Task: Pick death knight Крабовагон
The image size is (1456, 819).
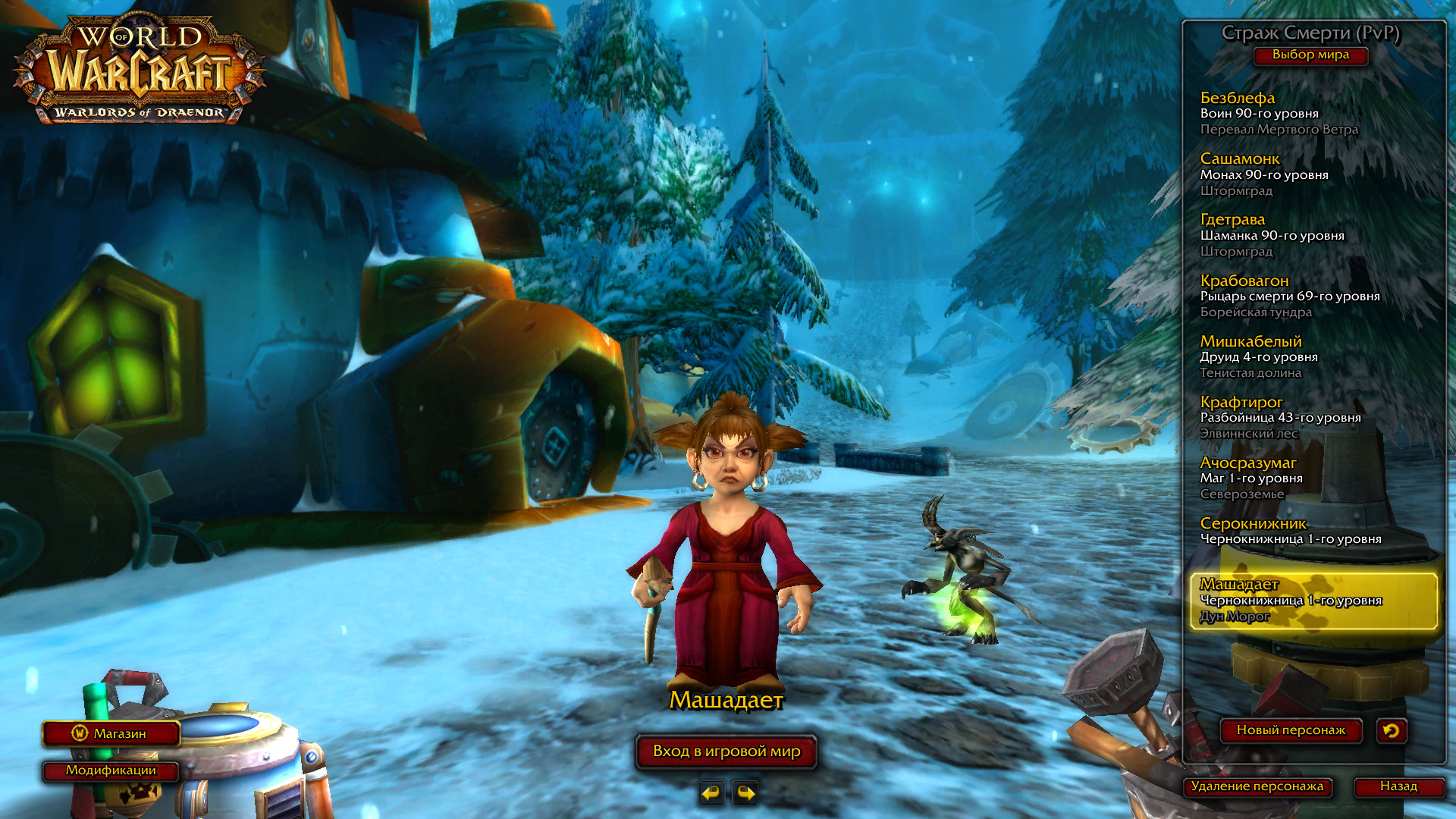Action: point(1289,296)
